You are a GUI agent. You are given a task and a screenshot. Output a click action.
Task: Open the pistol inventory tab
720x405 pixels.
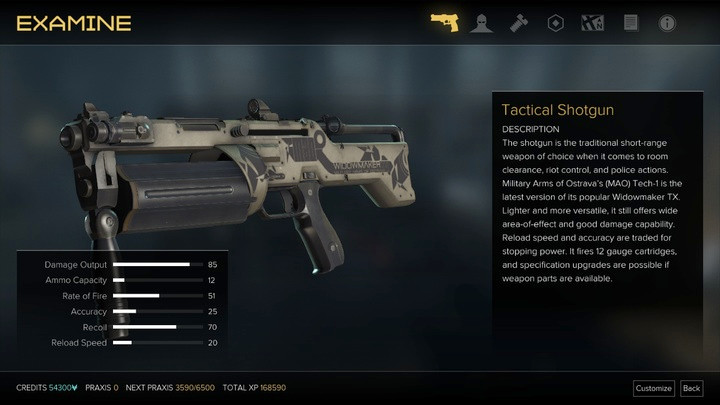(x=444, y=22)
